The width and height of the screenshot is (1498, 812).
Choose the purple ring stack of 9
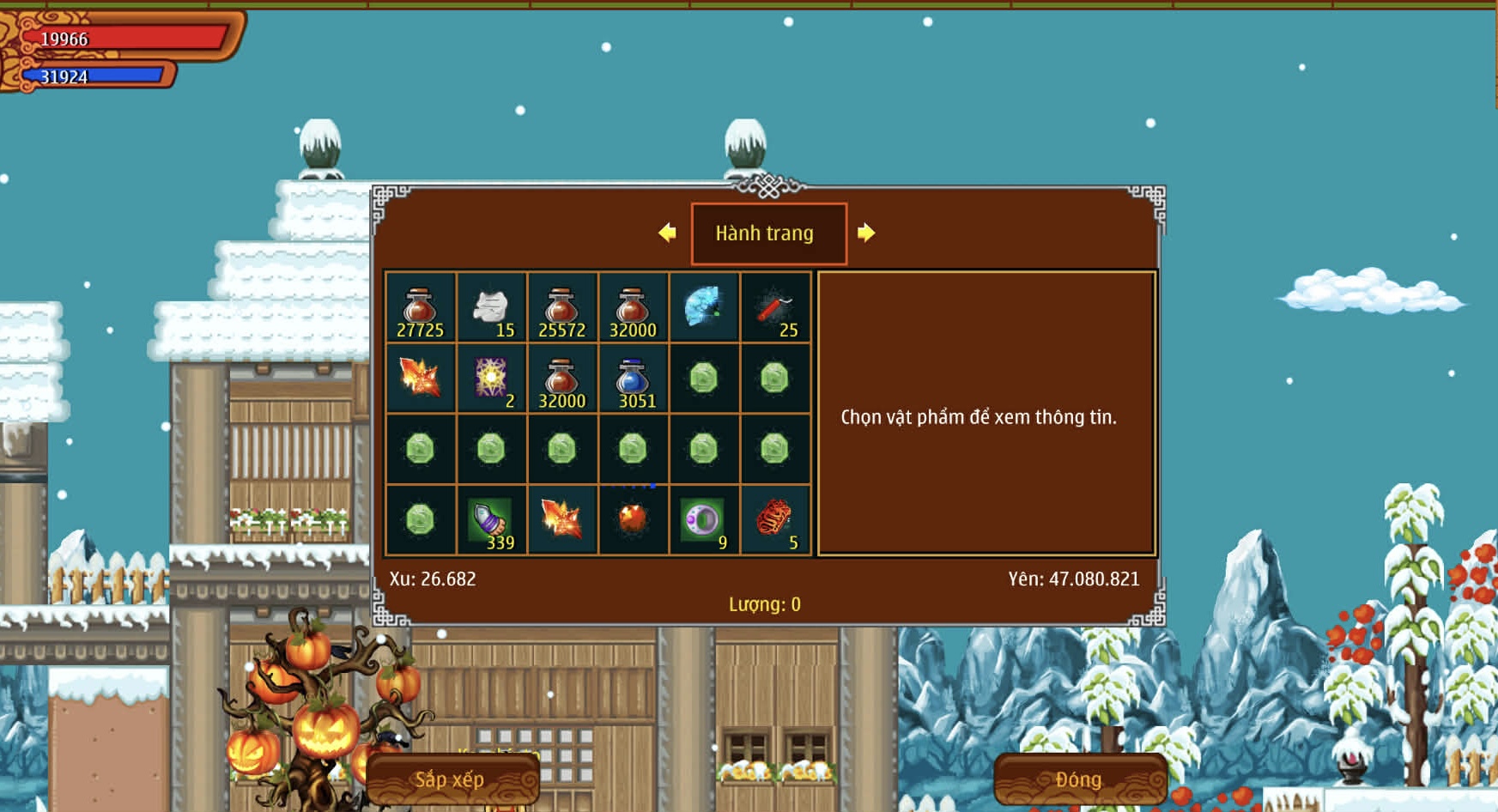click(704, 520)
